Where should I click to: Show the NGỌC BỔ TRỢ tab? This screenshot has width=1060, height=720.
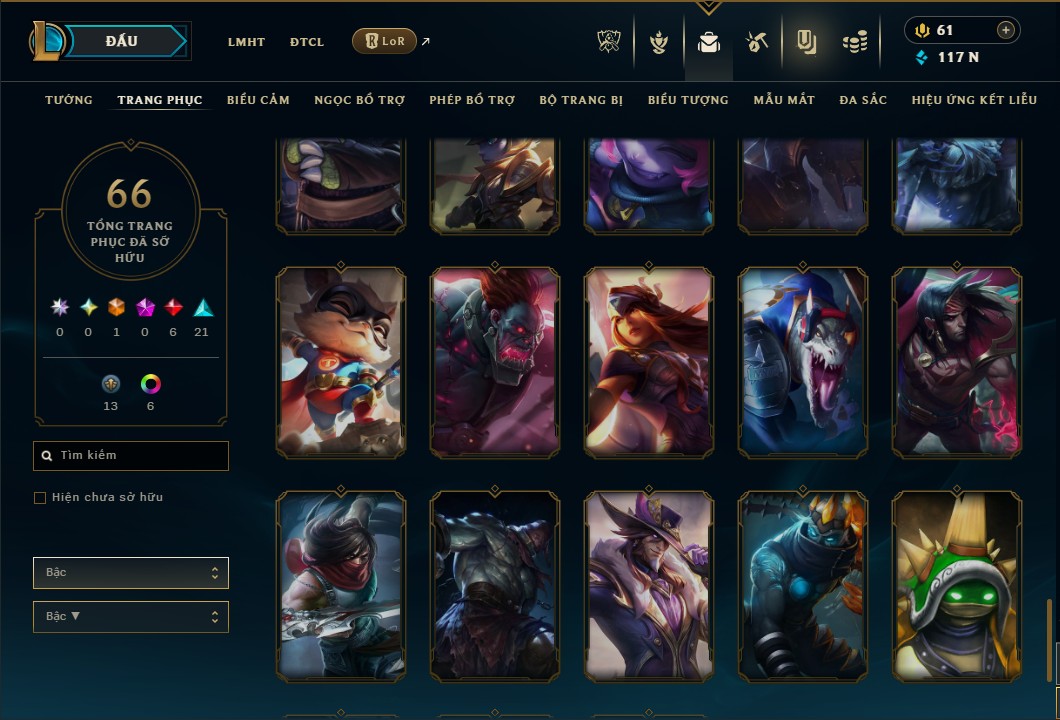point(359,100)
